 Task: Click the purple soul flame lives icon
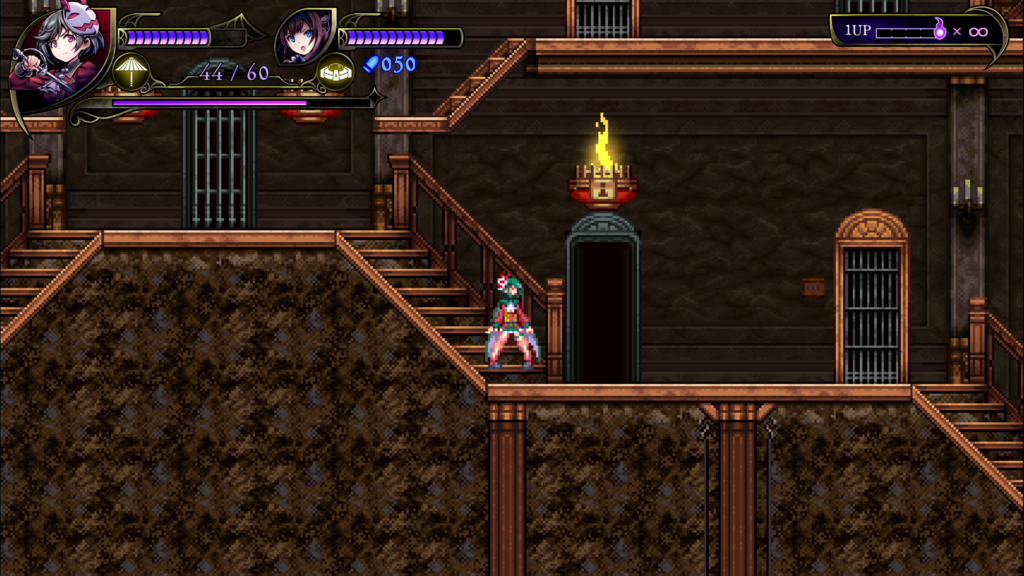click(940, 30)
